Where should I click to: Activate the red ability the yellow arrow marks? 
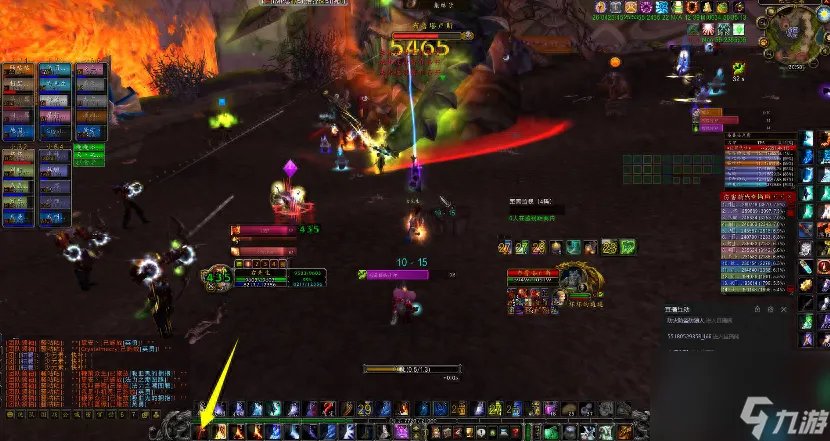coord(202,431)
